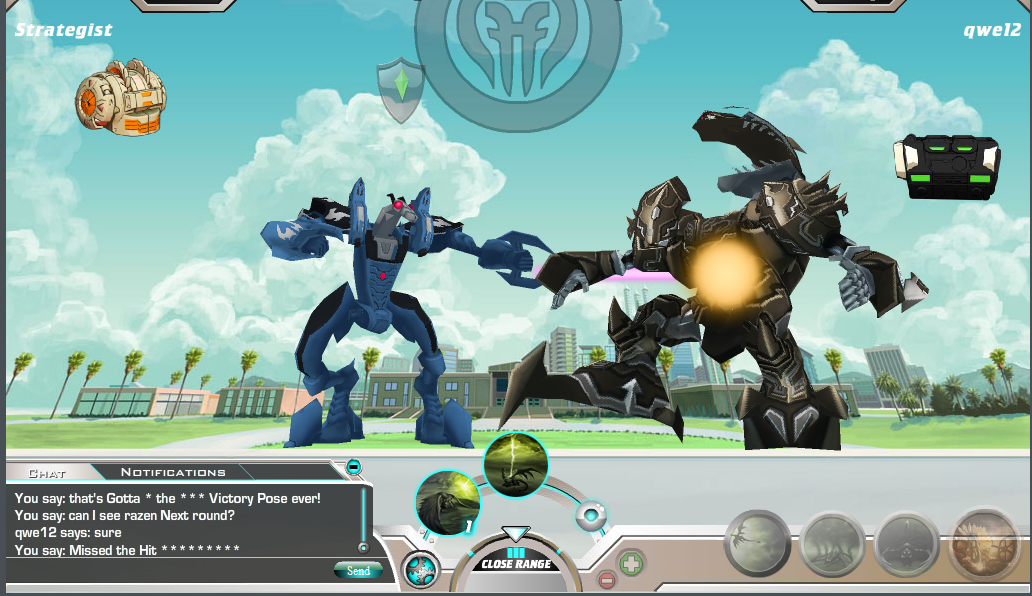Select the orange glowing creature portrait
This screenshot has width=1032, height=596.
(x=983, y=543)
